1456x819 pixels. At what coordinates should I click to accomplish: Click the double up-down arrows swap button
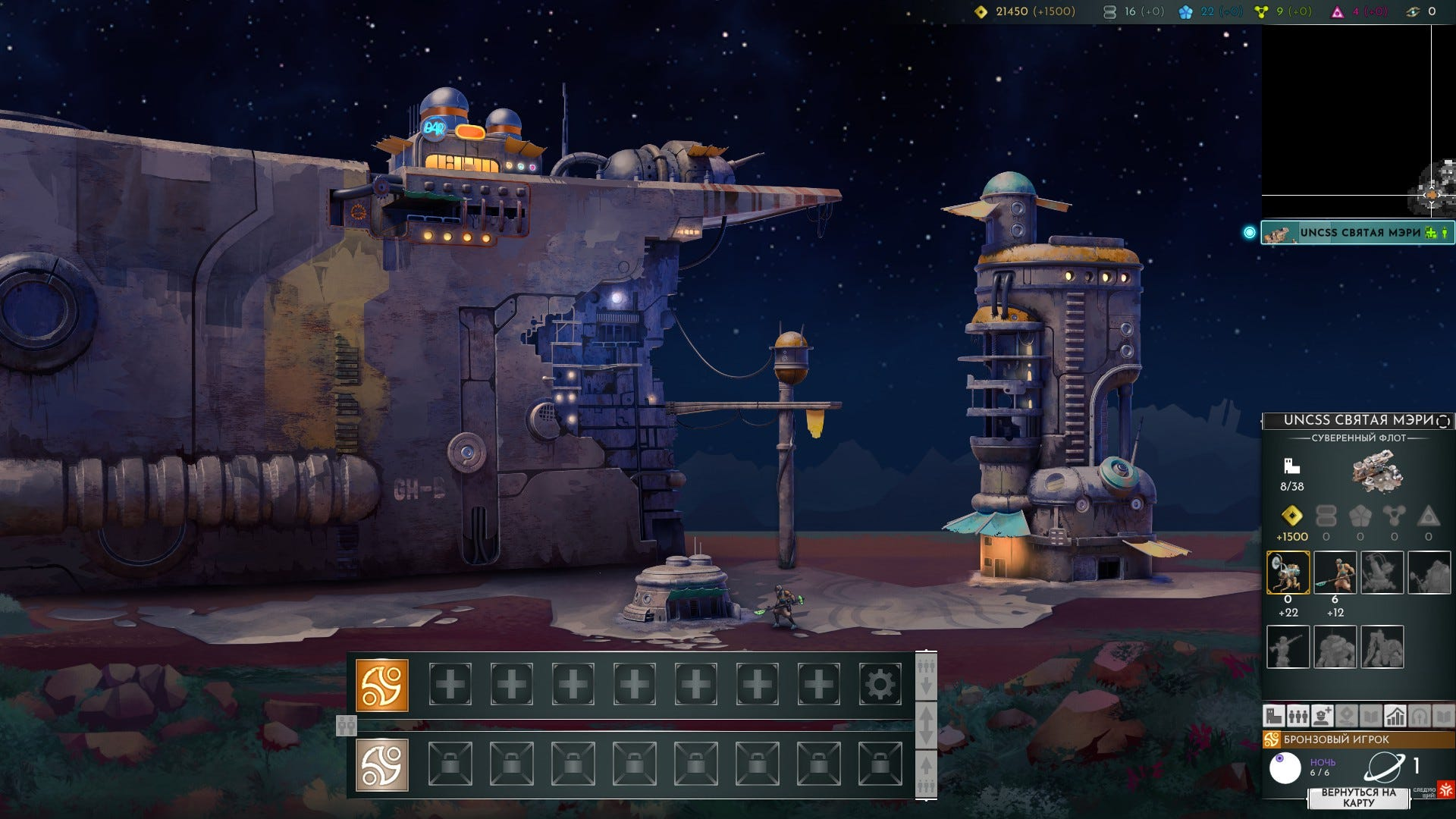(x=926, y=725)
